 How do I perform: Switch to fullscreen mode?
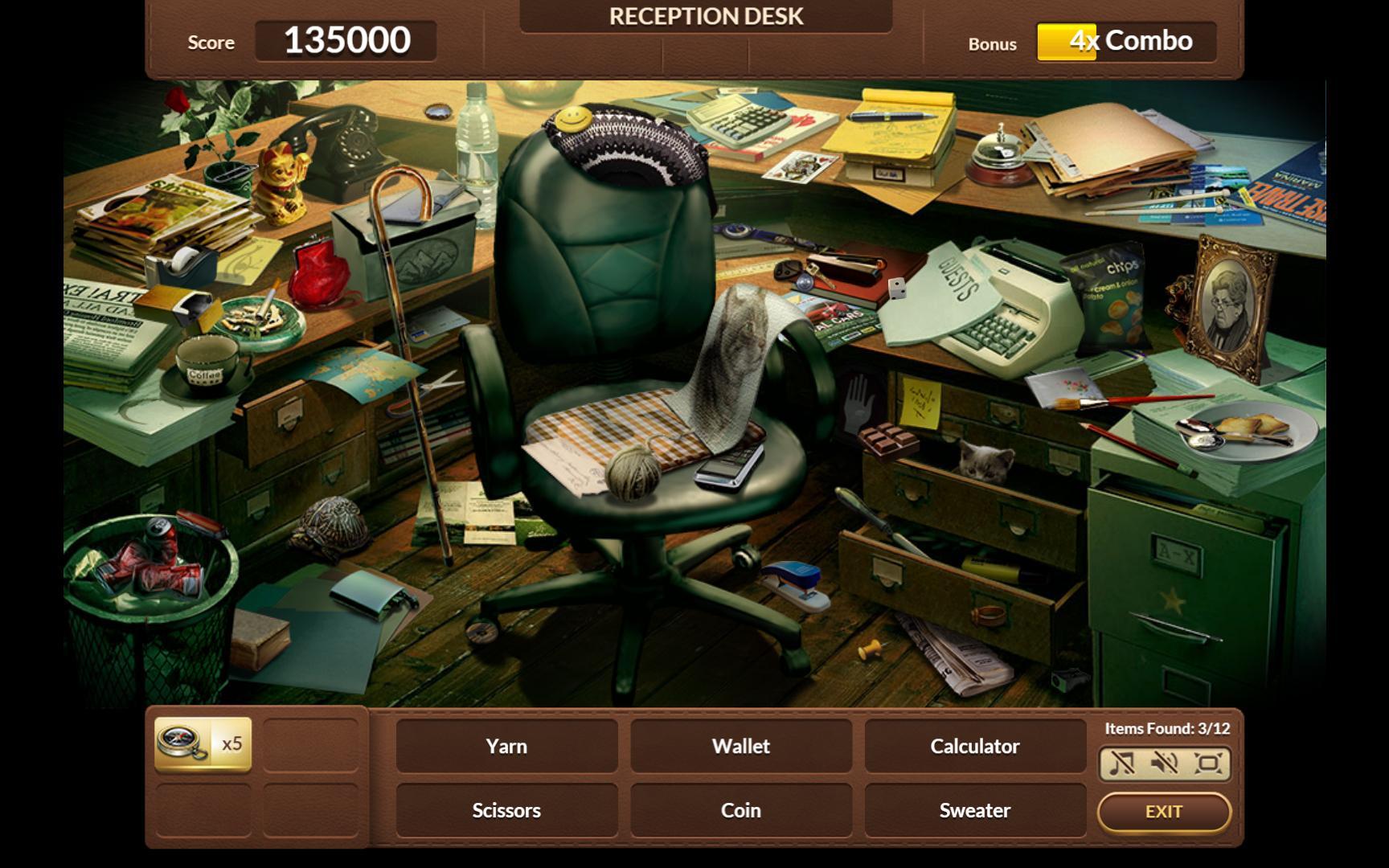click(x=1207, y=763)
